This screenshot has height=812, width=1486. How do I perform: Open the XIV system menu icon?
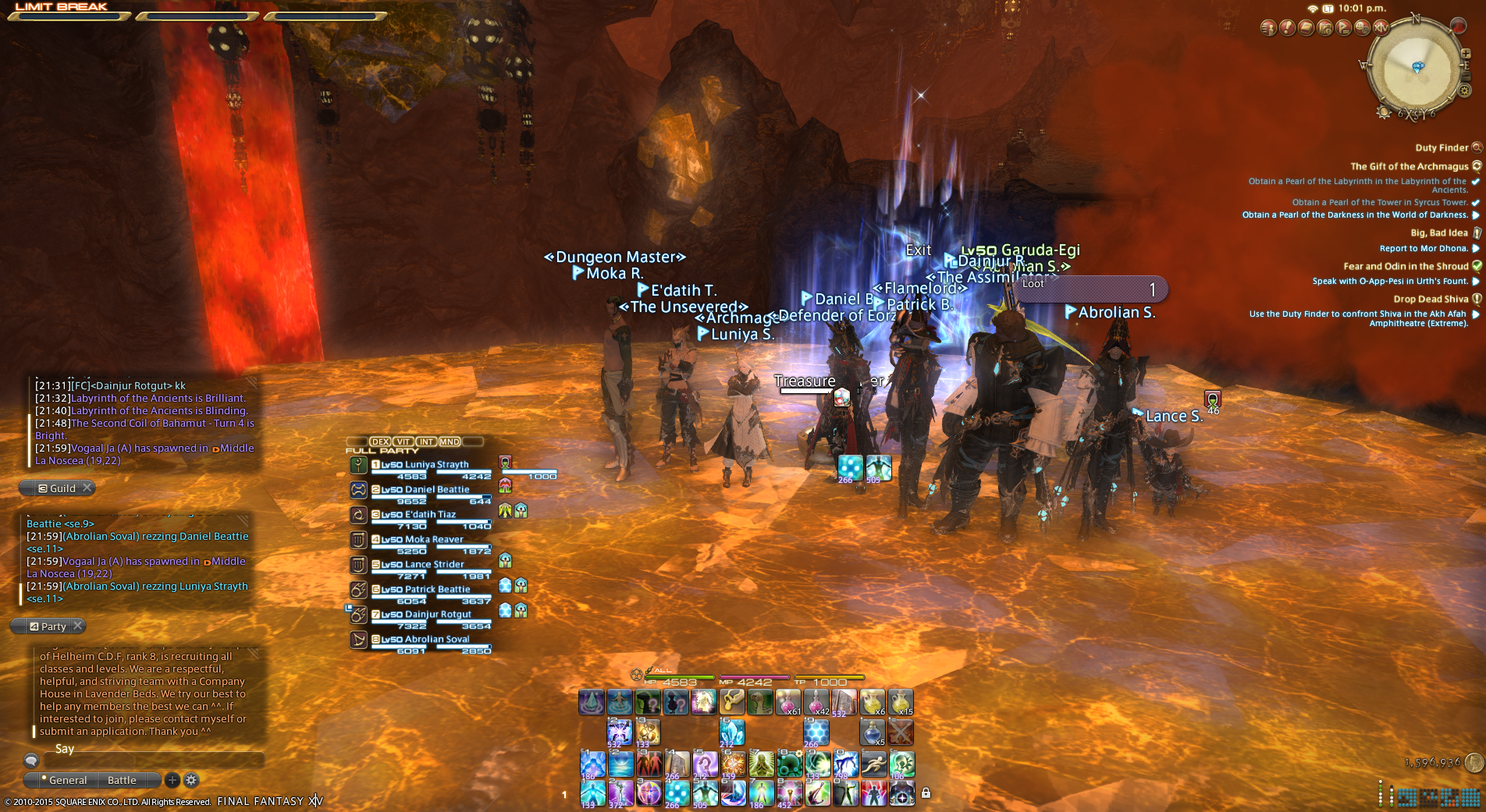[x=1381, y=28]
